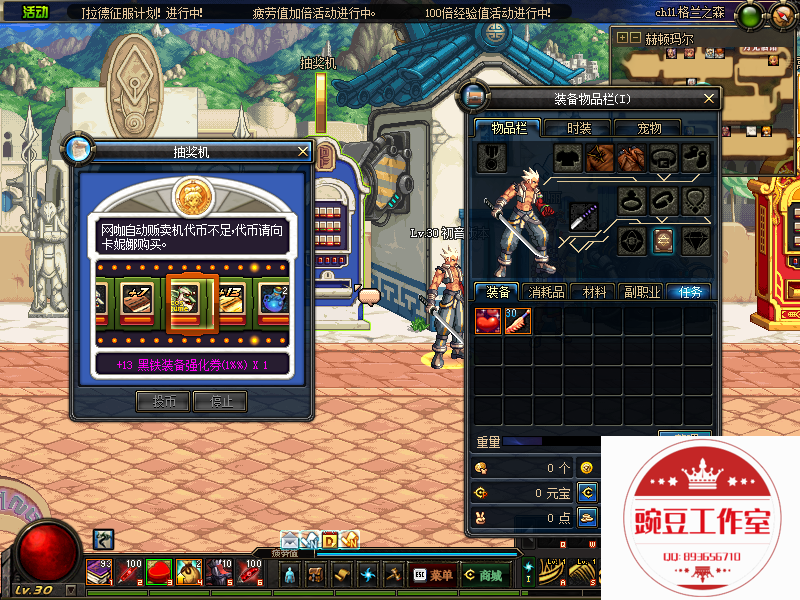Image resolution: width=800 pixels, height=600 pixels.
Task: Show the 消耗品 consumables category
Action: (549, 292)
